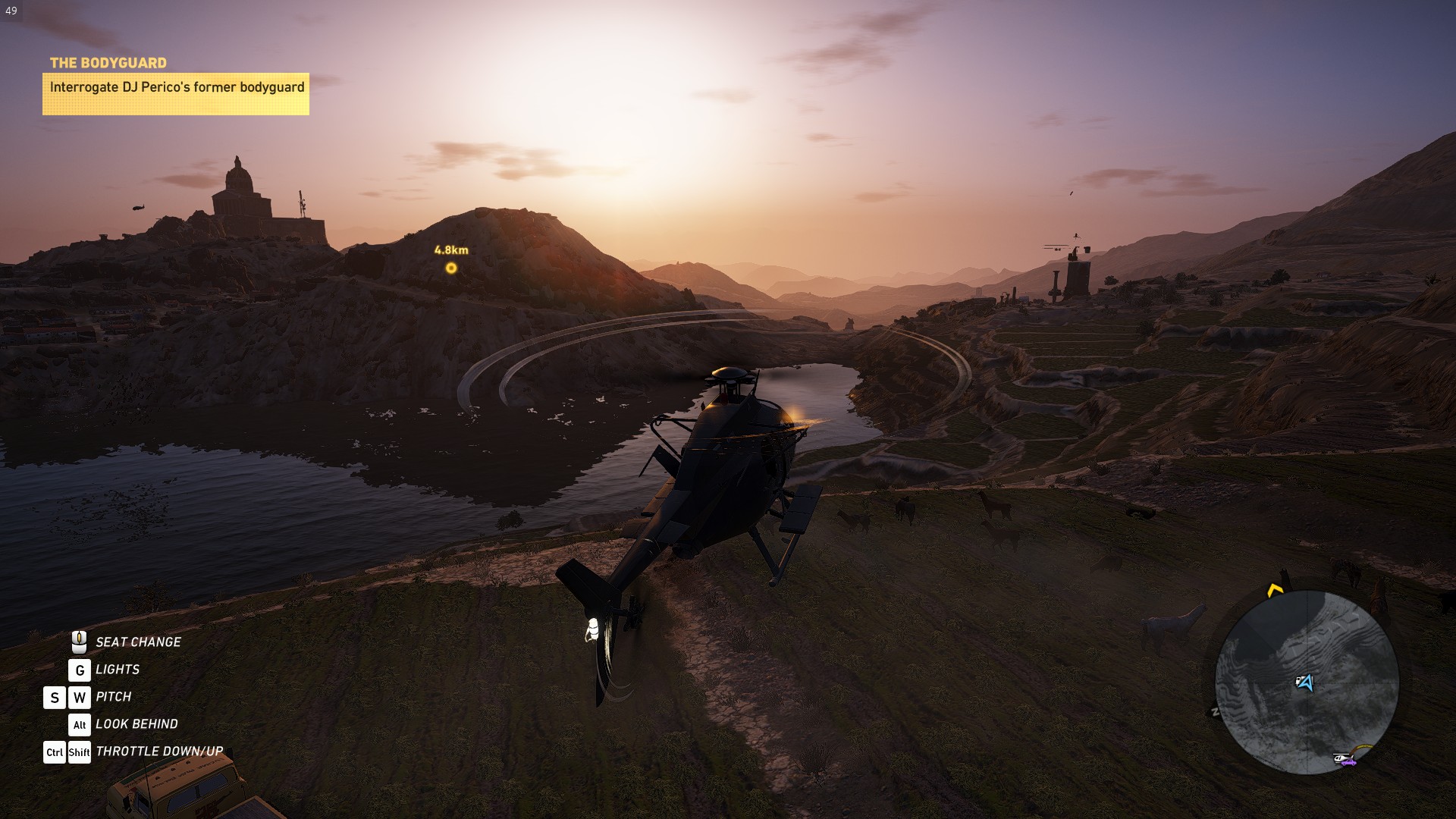Select the blue player arrow on the minimap
The image size is (1456, 819).
pos(1309,682)
